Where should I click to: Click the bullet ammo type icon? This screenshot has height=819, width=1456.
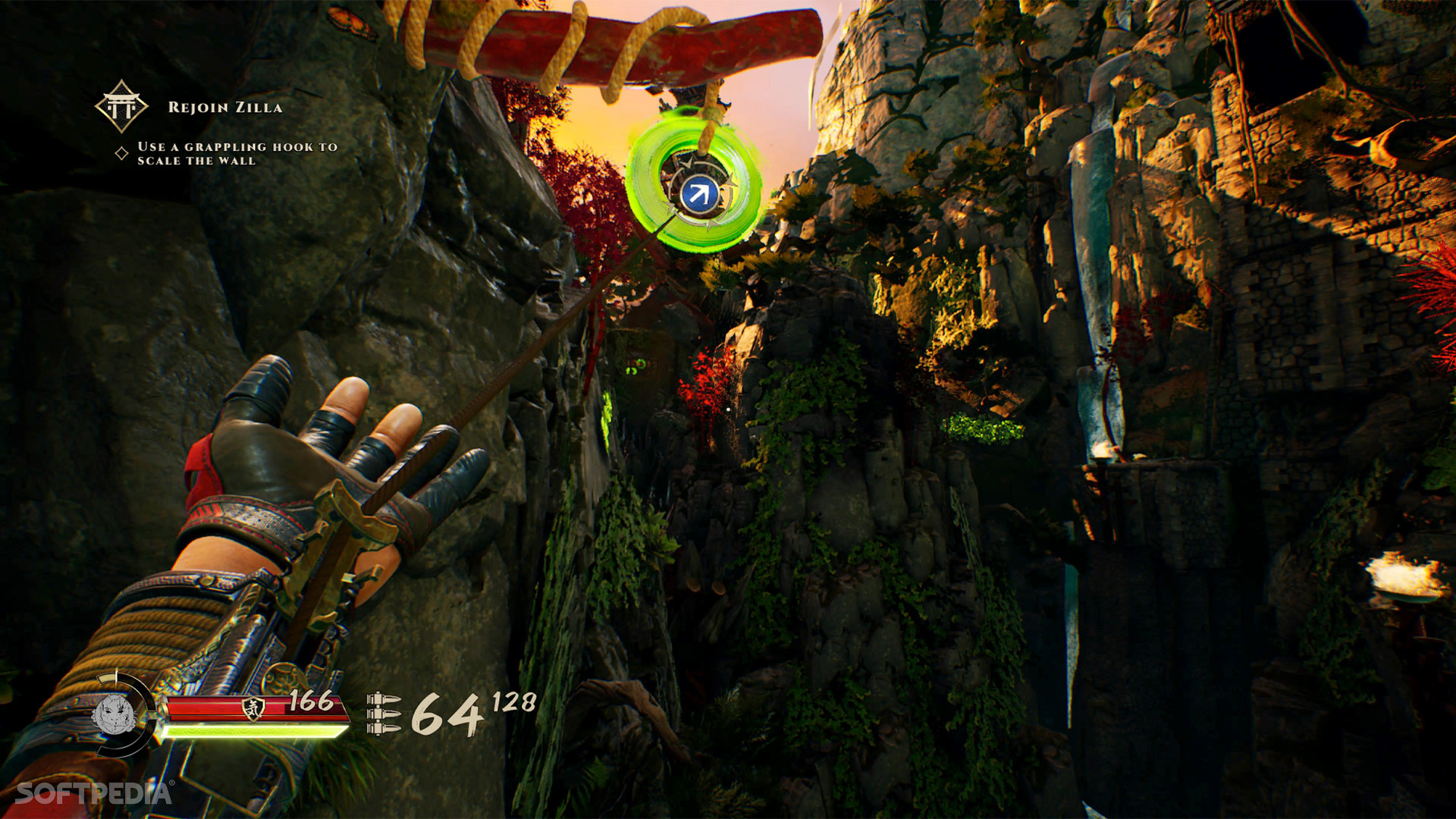(384, 714)
